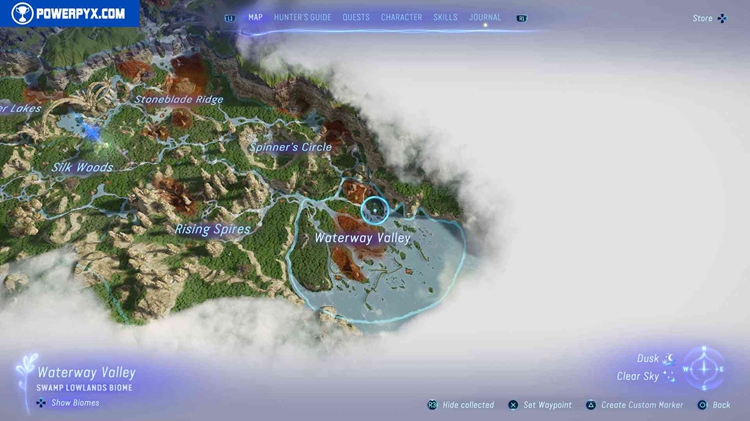The image size is (750, 421).
Task: Select the Silk Woods region label
Action: (x=82, y=168)
